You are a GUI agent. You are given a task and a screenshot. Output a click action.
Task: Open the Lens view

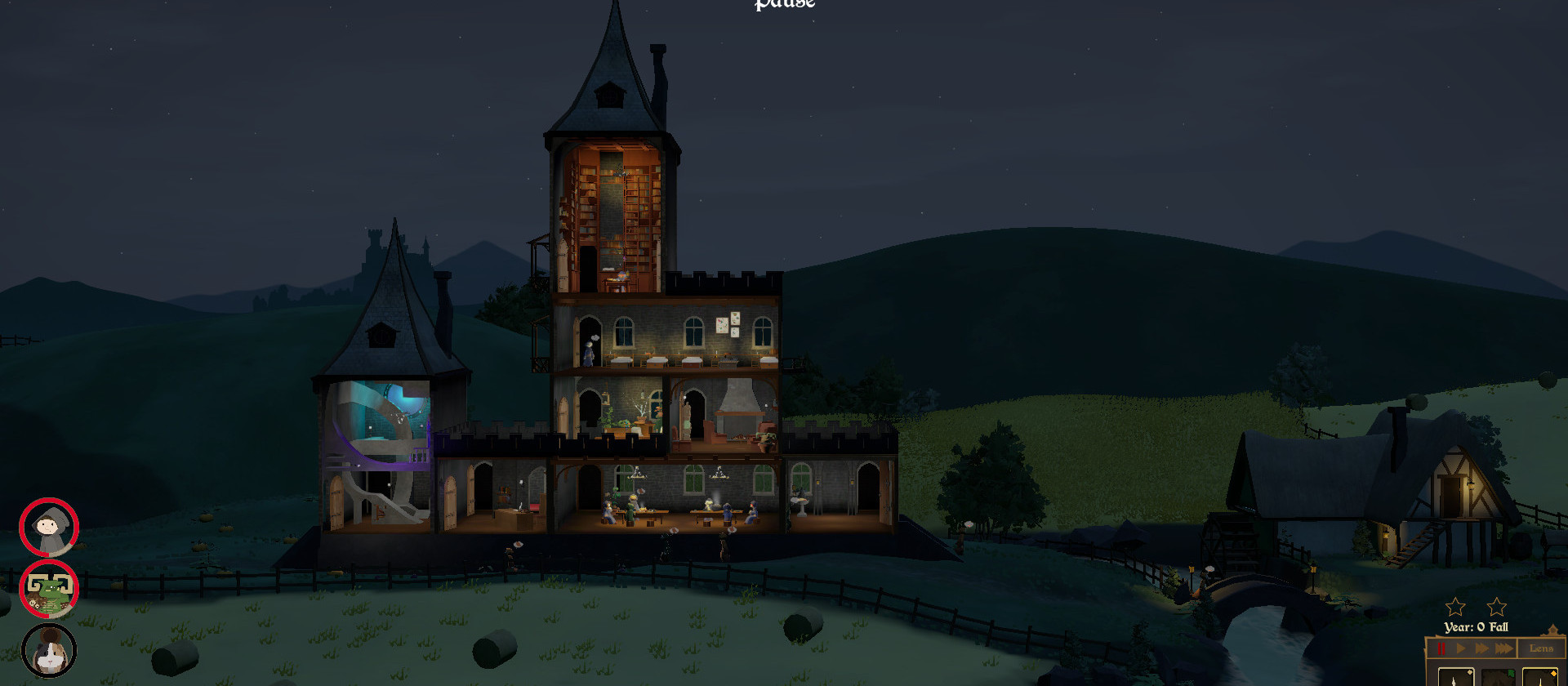point(1541,649)
